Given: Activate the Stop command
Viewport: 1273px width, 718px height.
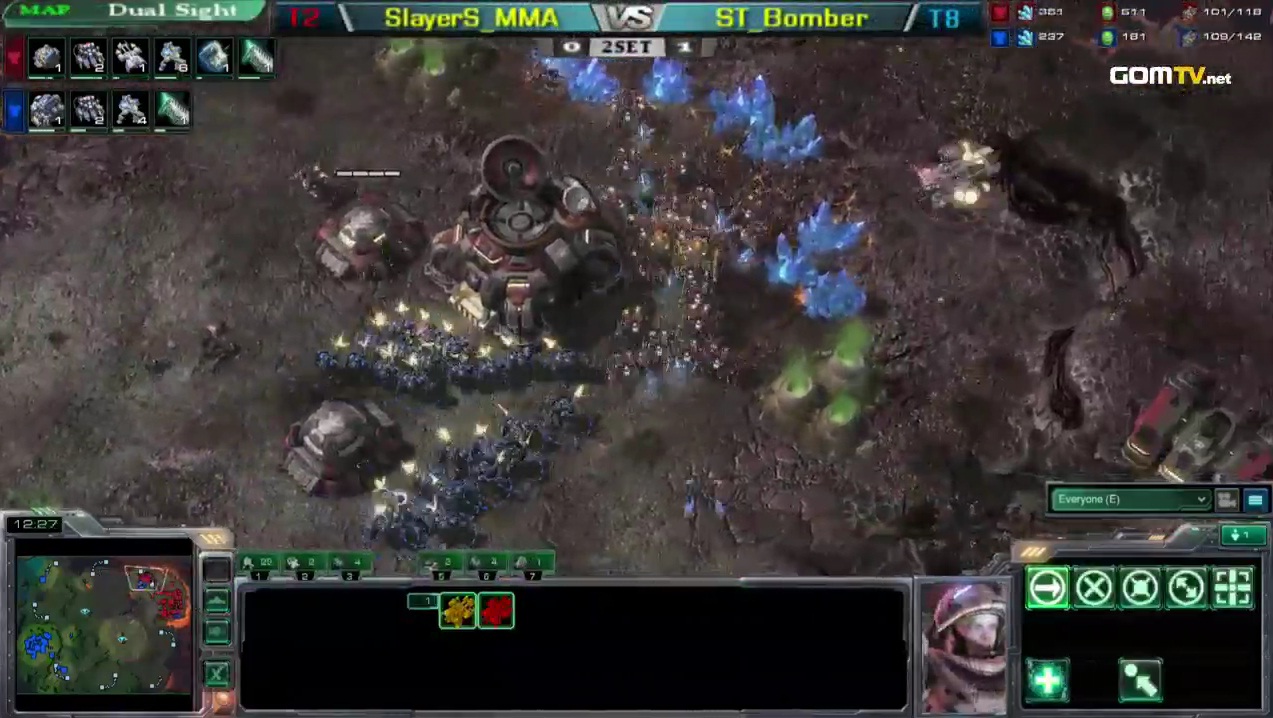Looking at the screenshot, I should point(1093,588).
